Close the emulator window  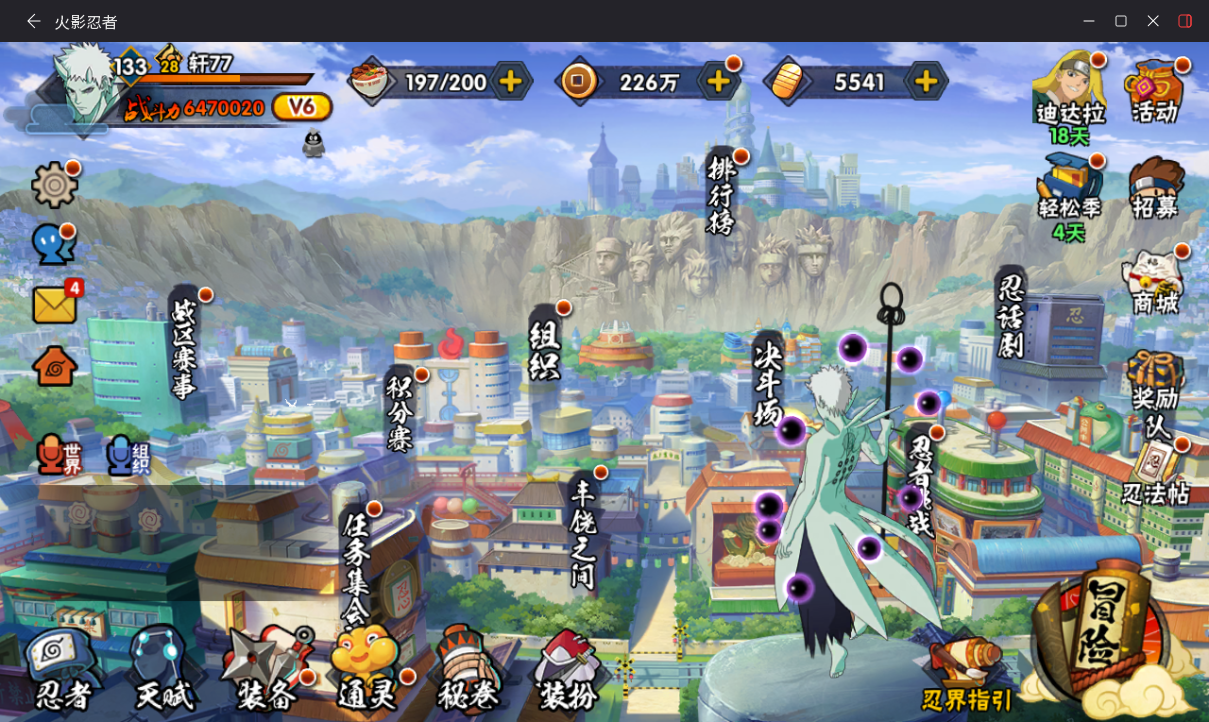(x=1153, y=21)
